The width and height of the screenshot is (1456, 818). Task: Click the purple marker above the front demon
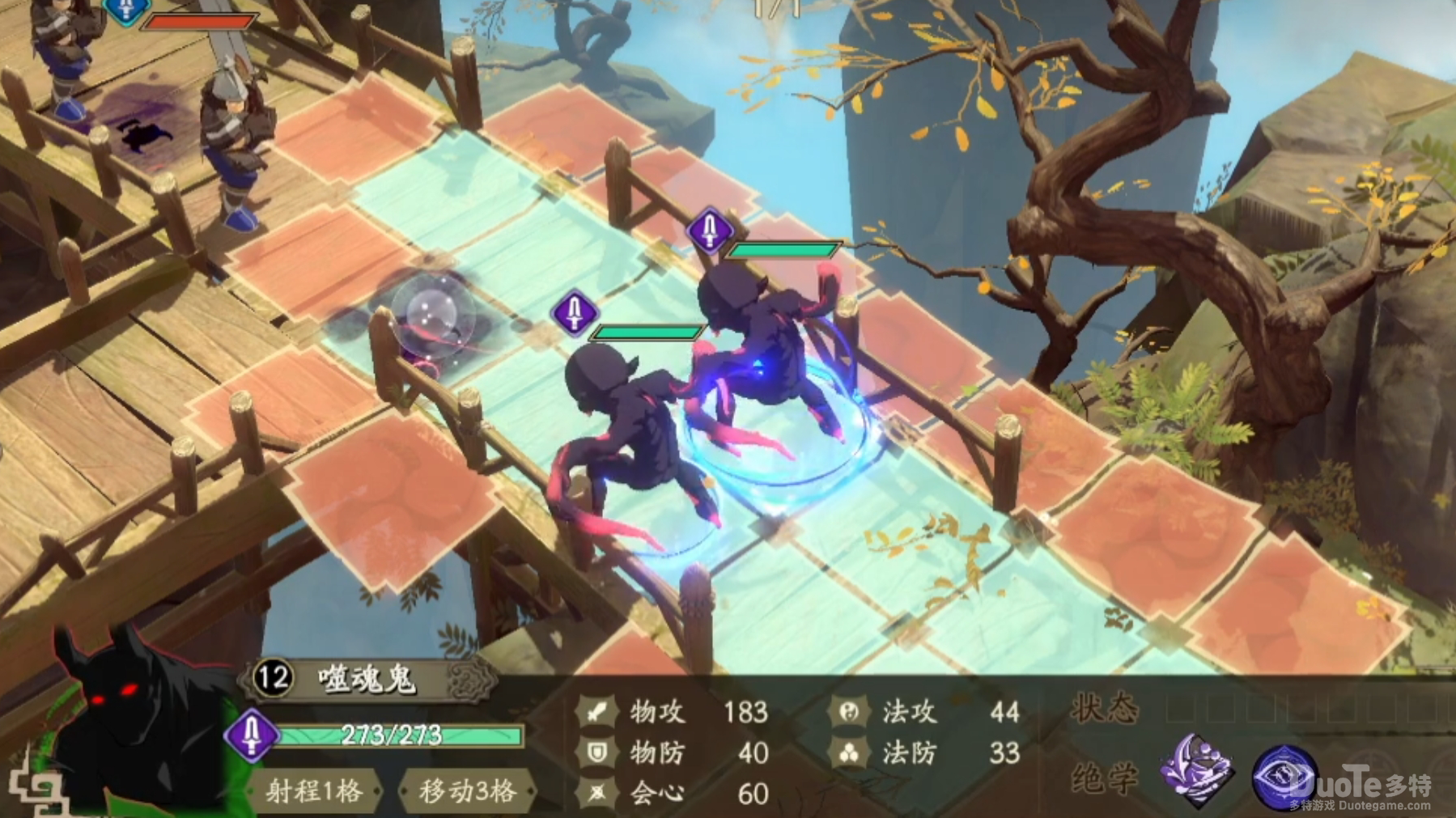coord(575,312)
